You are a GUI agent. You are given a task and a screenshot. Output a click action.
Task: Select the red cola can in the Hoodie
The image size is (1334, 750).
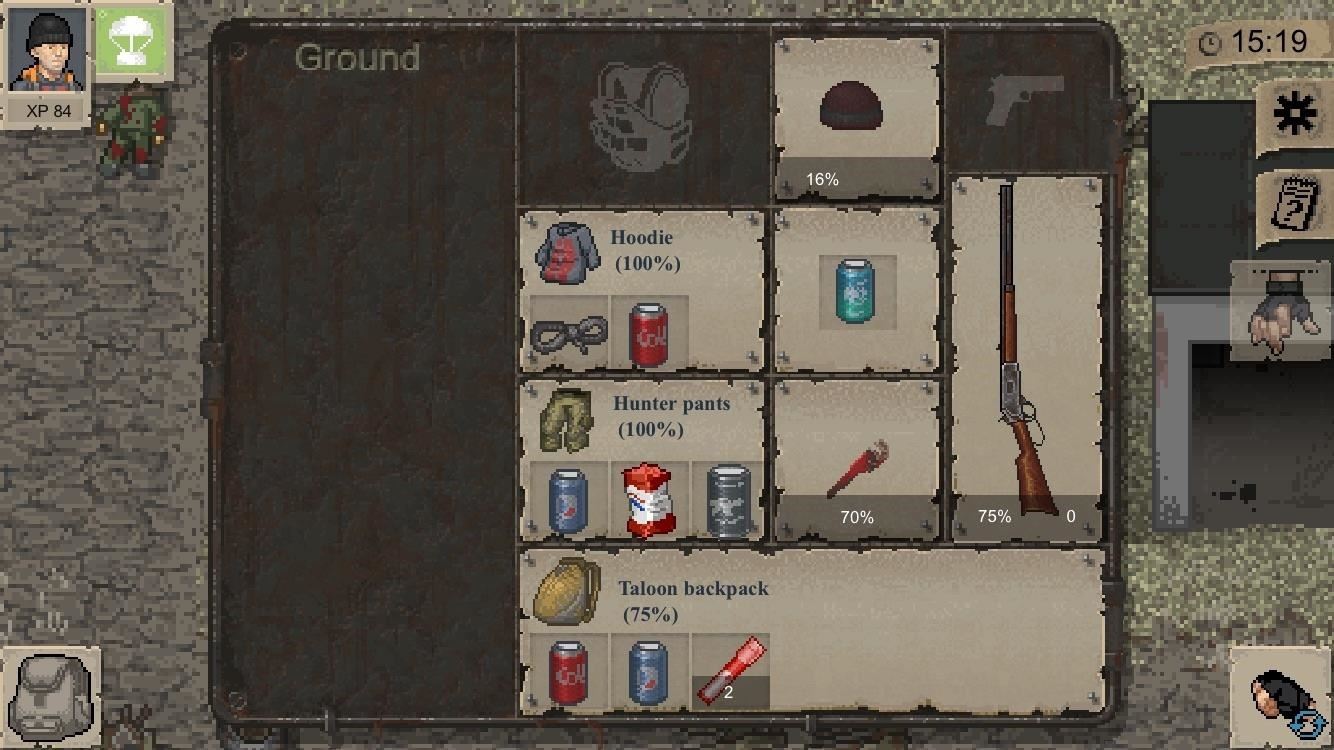tap(649, 333)
